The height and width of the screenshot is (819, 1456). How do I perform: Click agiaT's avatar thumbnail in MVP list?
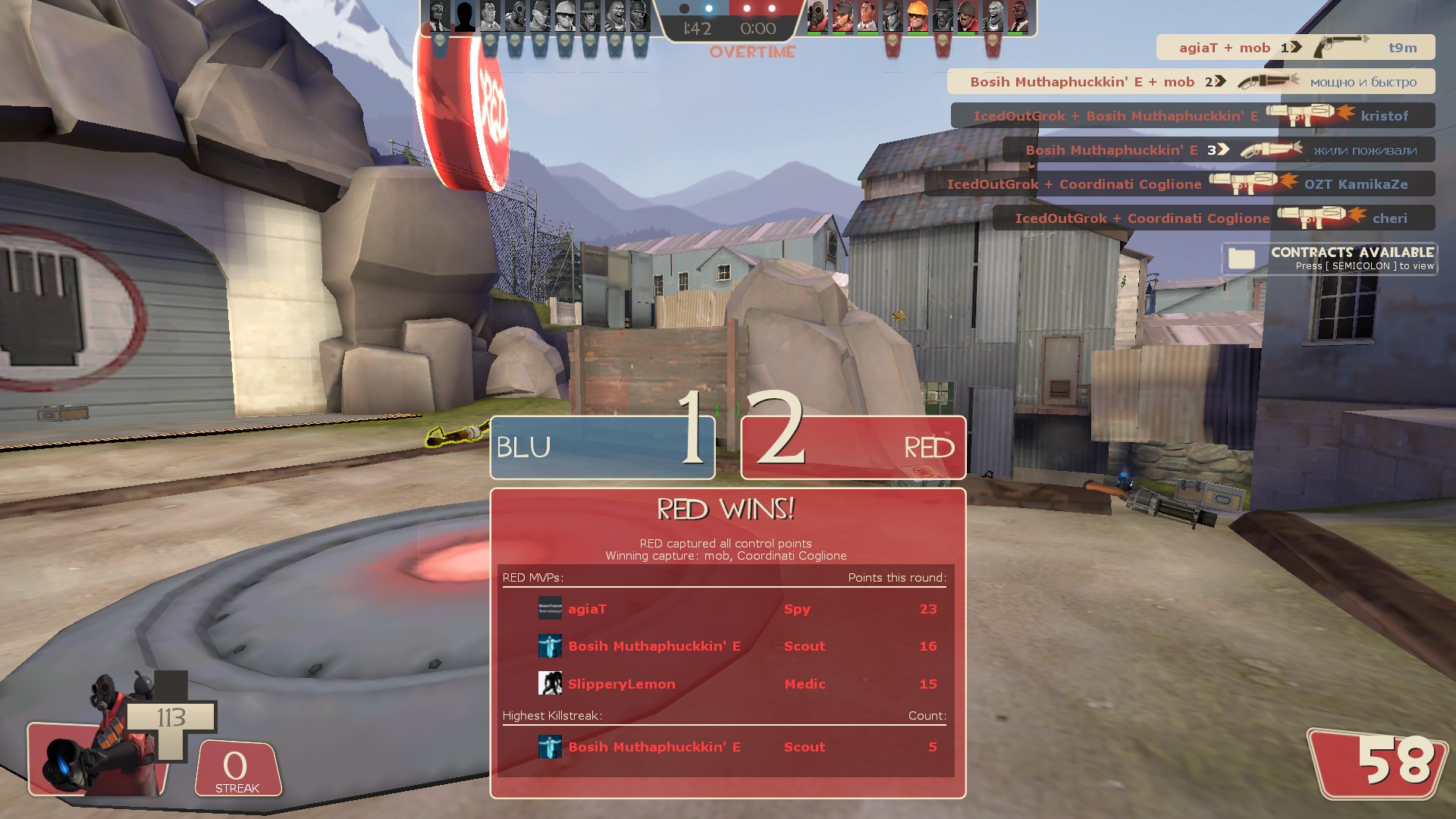550,608
